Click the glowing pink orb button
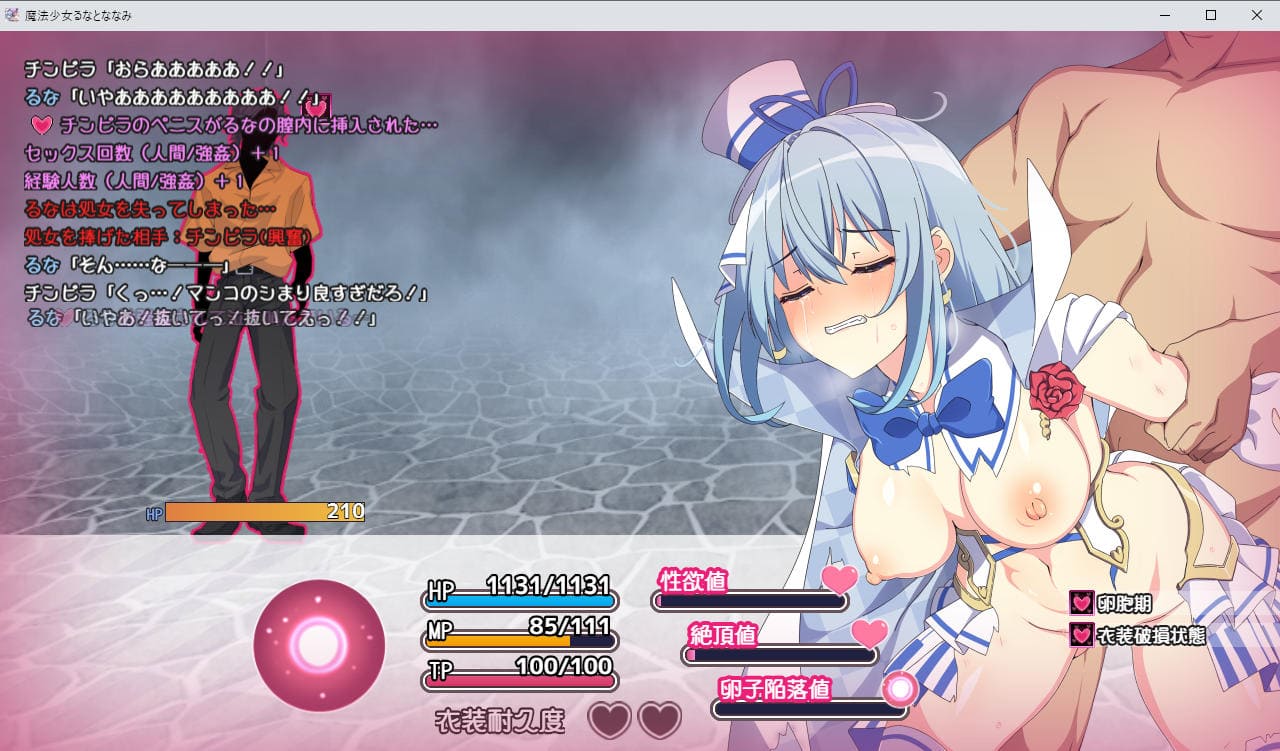Image resolution: width=1280 pixels, height=751 pixels. click(x=319, y=645)
